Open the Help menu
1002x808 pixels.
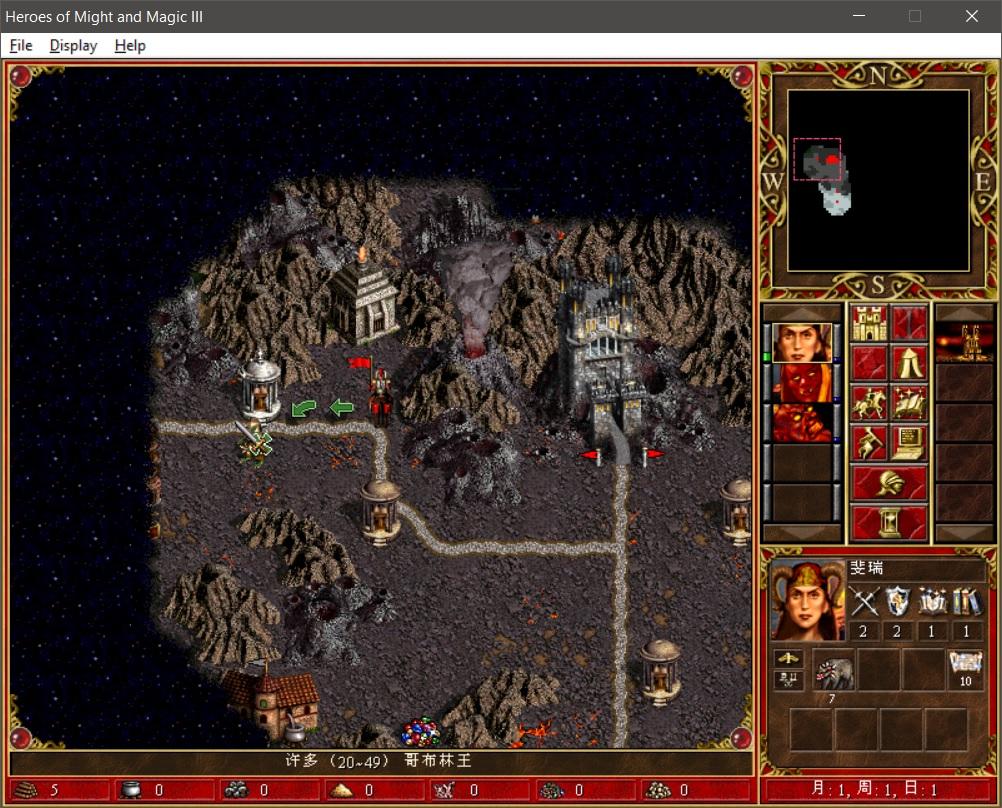[x=130, y=46]
